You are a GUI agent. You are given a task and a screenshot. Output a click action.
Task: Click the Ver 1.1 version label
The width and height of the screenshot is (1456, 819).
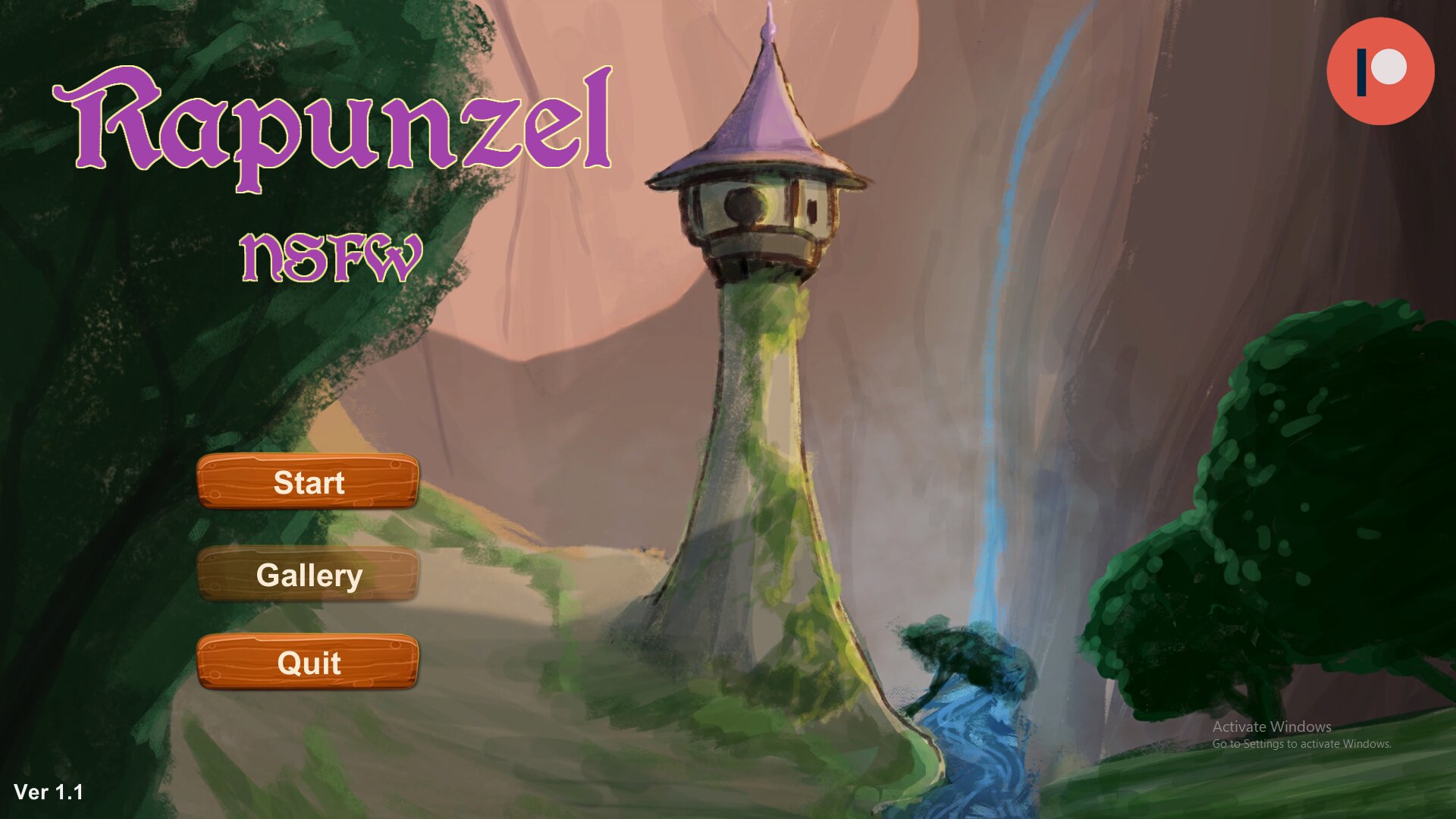[x=49, y=791]
